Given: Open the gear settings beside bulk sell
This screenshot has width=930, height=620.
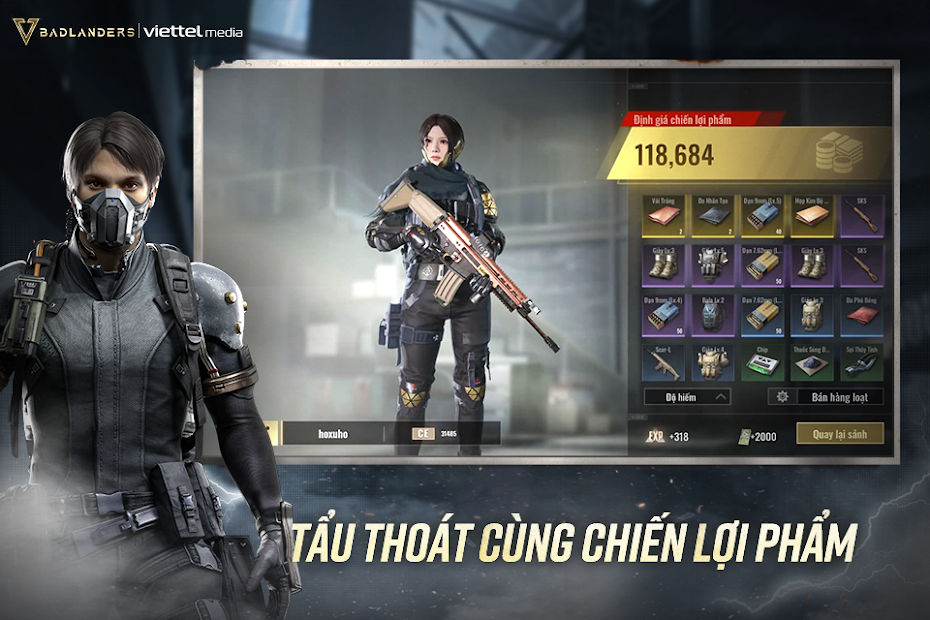Looking at the screenshot, I should [x=782, y=397].
